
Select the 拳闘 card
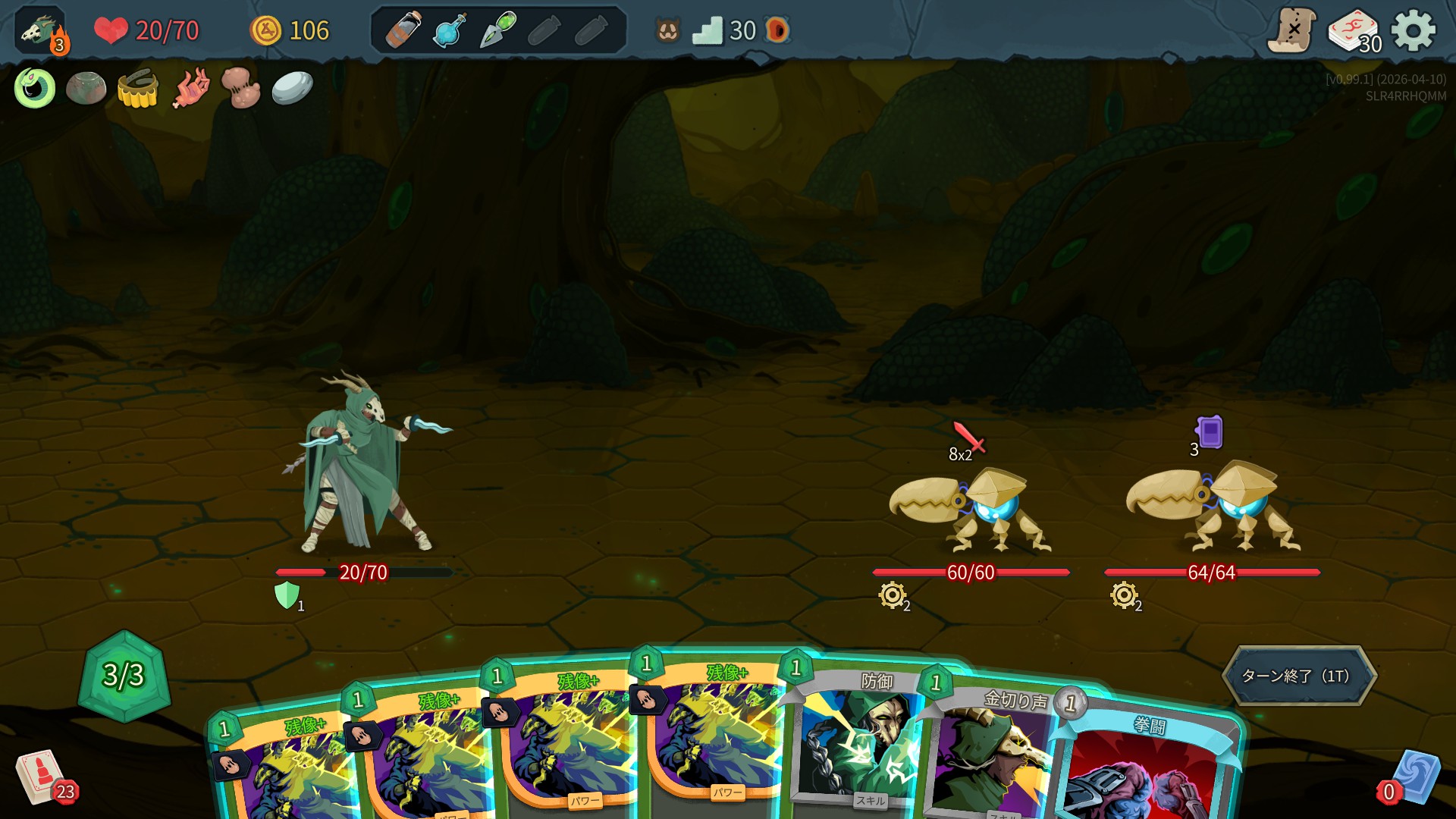coord(1145,766)
